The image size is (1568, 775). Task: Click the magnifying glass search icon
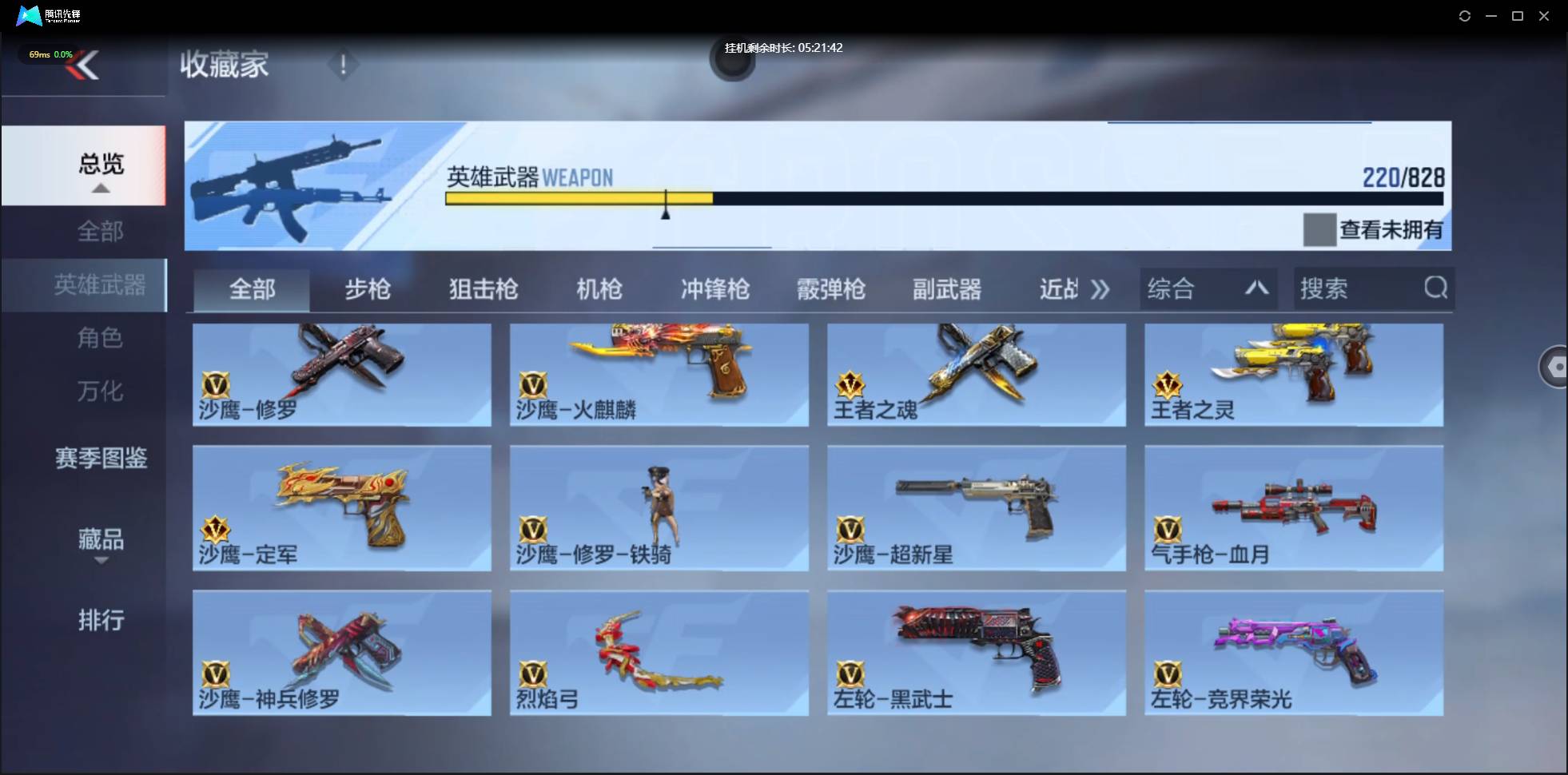(x=1437, y=288)
